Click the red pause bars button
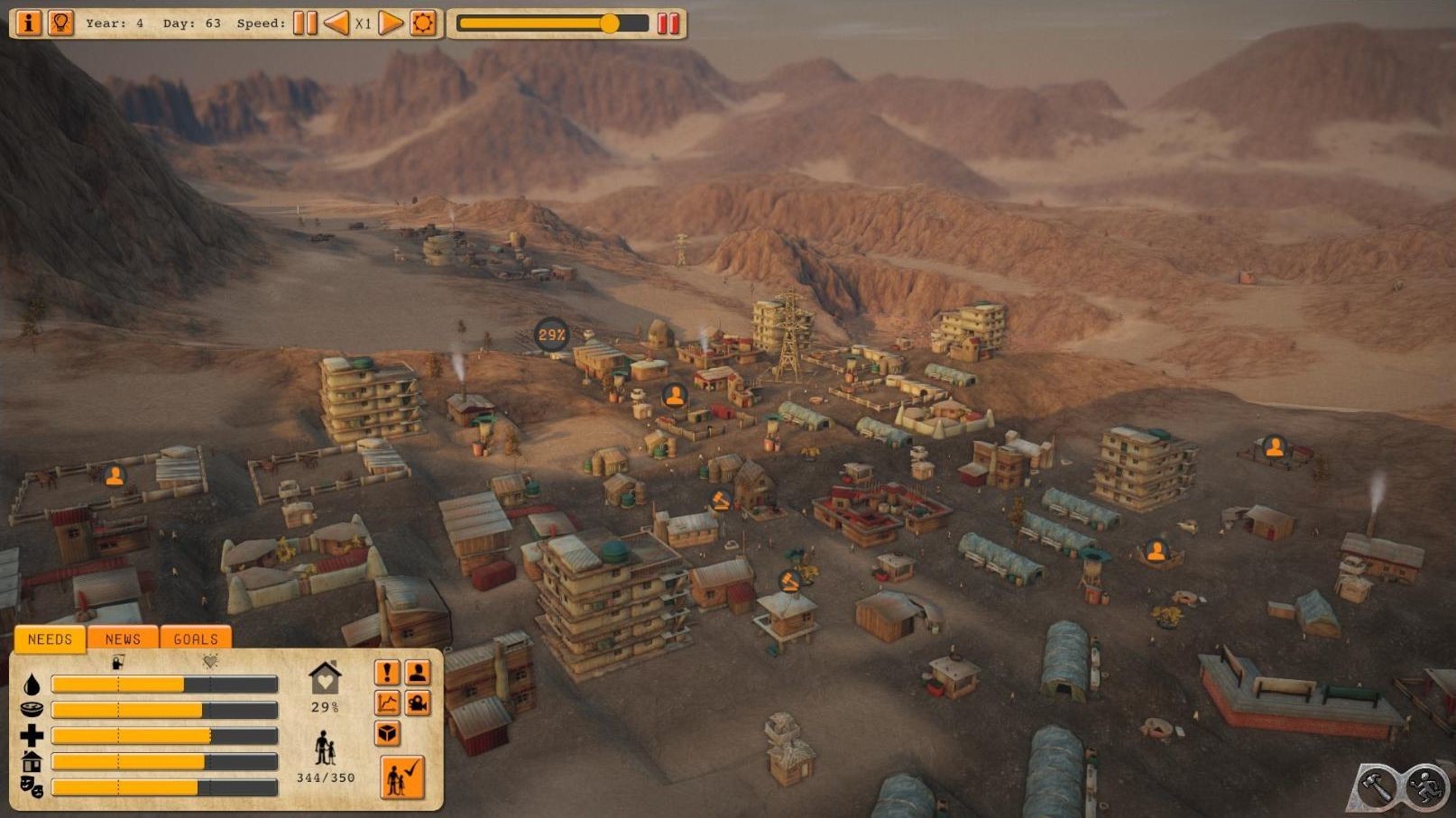This screenshot has height=818, width=1456. (668, 23)
